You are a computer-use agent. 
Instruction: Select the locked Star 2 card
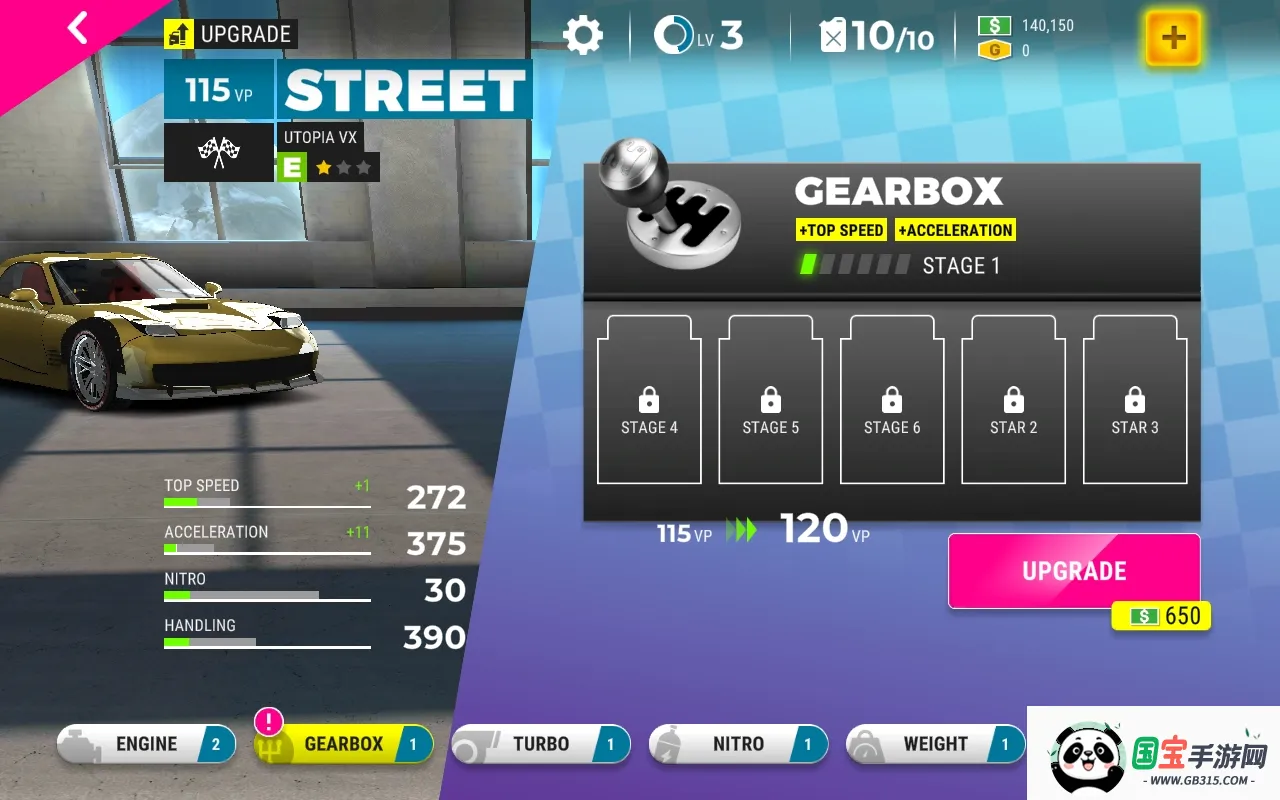coord(1012,400)
